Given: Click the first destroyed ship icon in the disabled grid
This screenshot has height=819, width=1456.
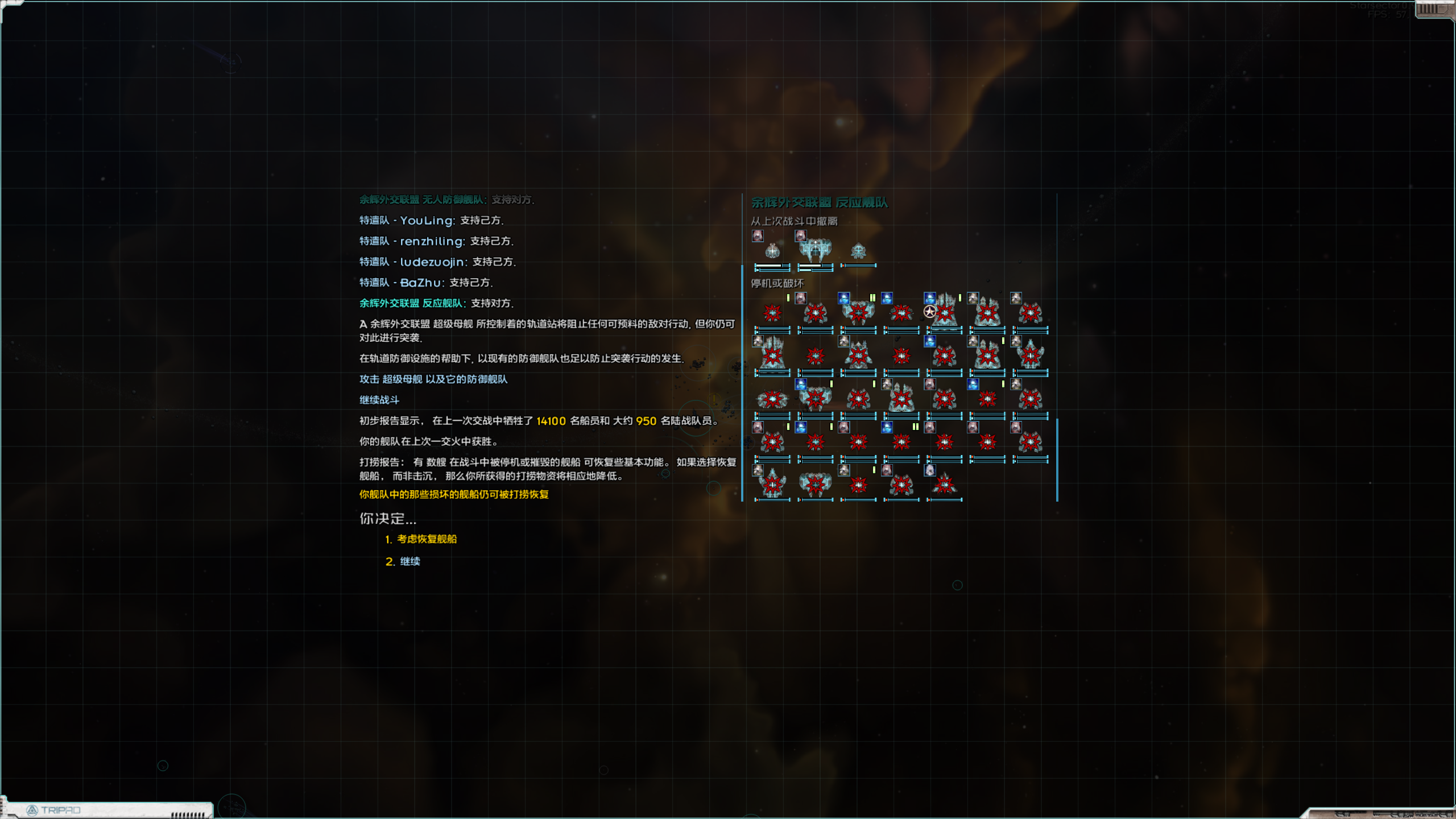Looking at the screenshot, I should 772,312.
